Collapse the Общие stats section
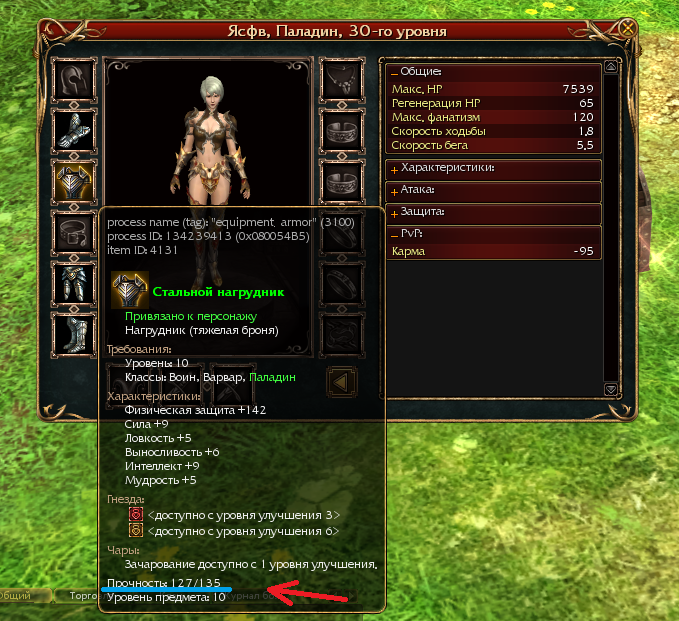The height and width of the screenshot is (621, 679). point(395,73)
